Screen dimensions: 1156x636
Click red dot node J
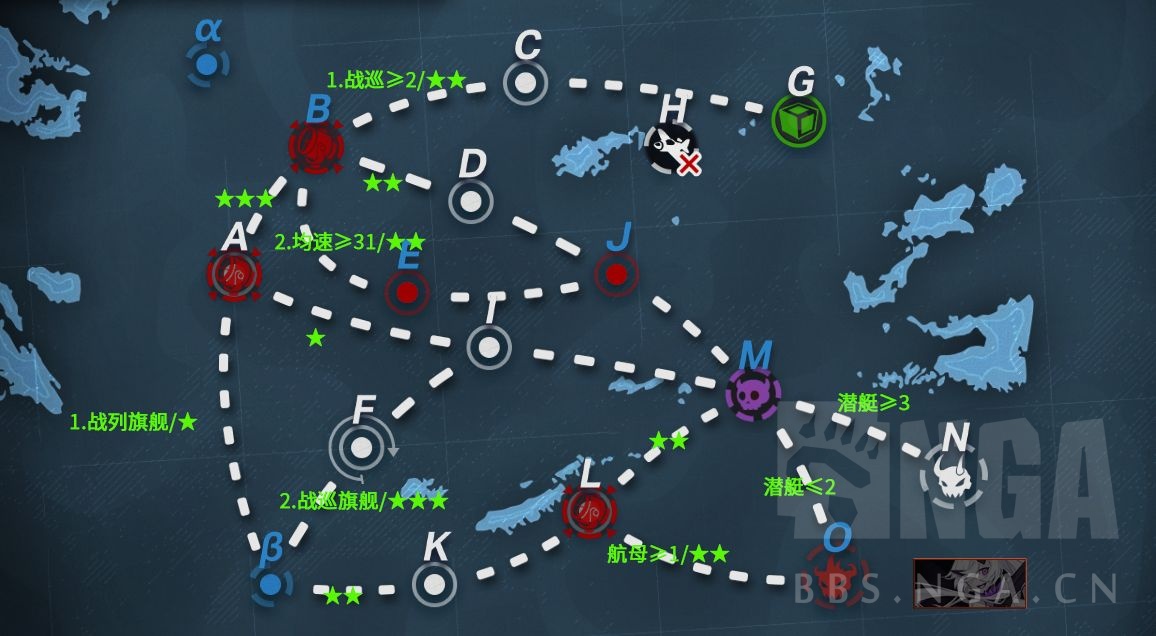pos(616,273)
